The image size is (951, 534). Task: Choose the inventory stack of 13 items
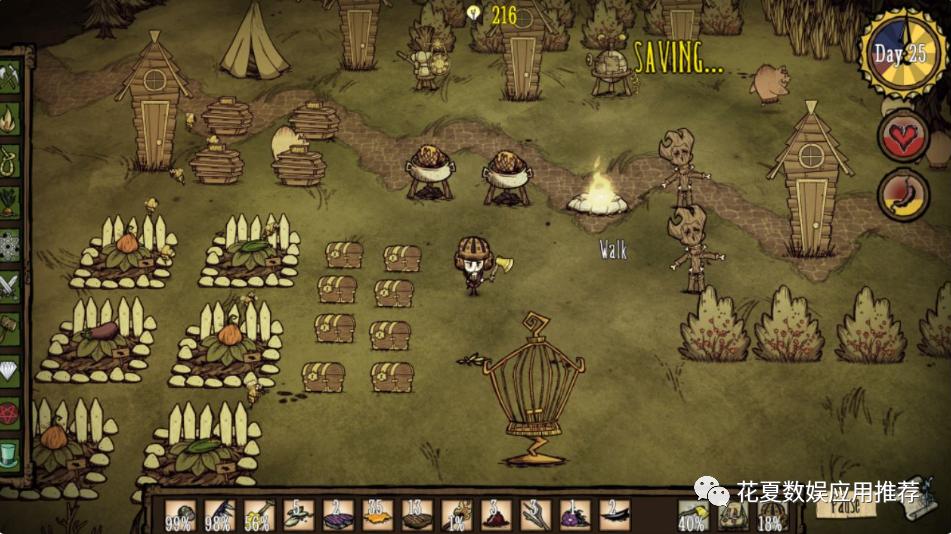(x=416, y=515)
